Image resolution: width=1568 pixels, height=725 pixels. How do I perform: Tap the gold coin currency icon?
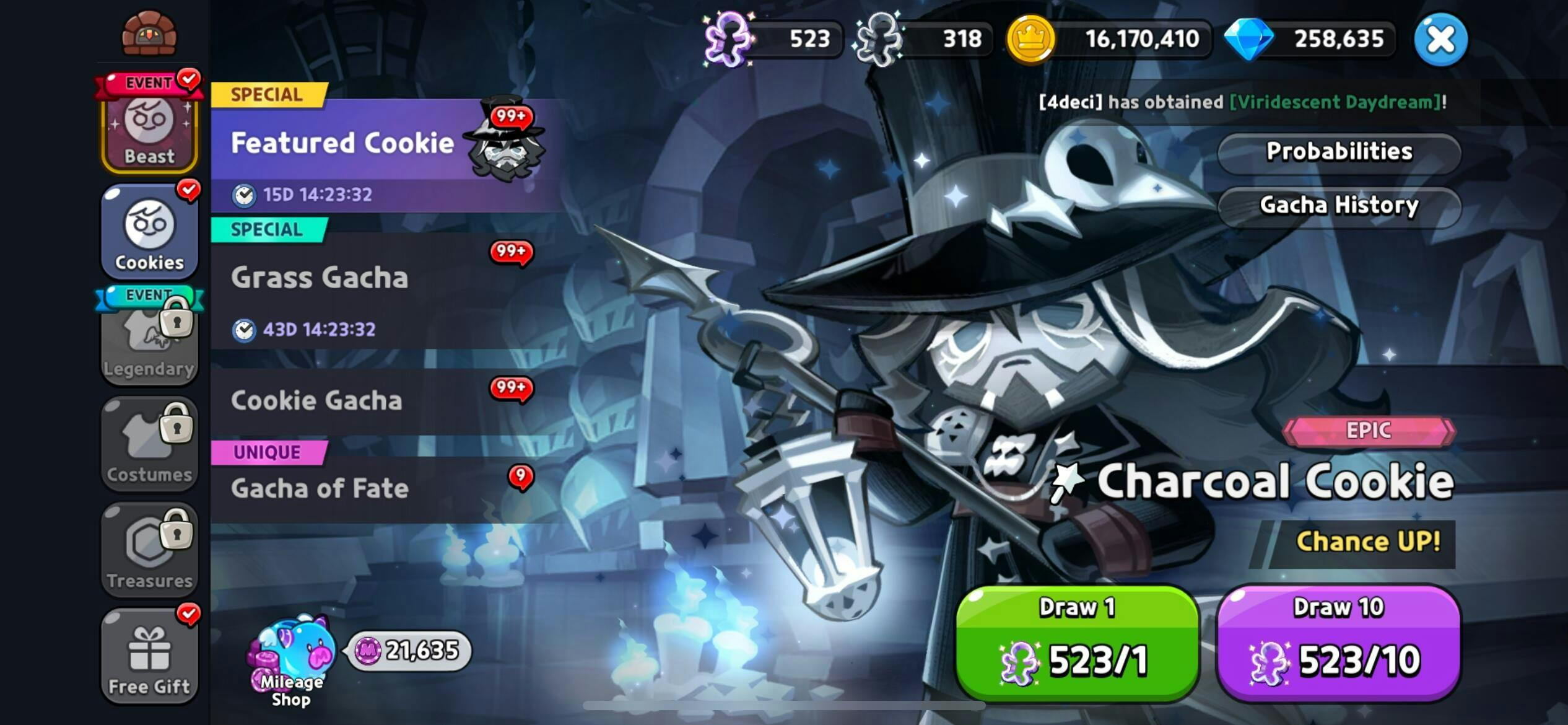pos(1030,40)
